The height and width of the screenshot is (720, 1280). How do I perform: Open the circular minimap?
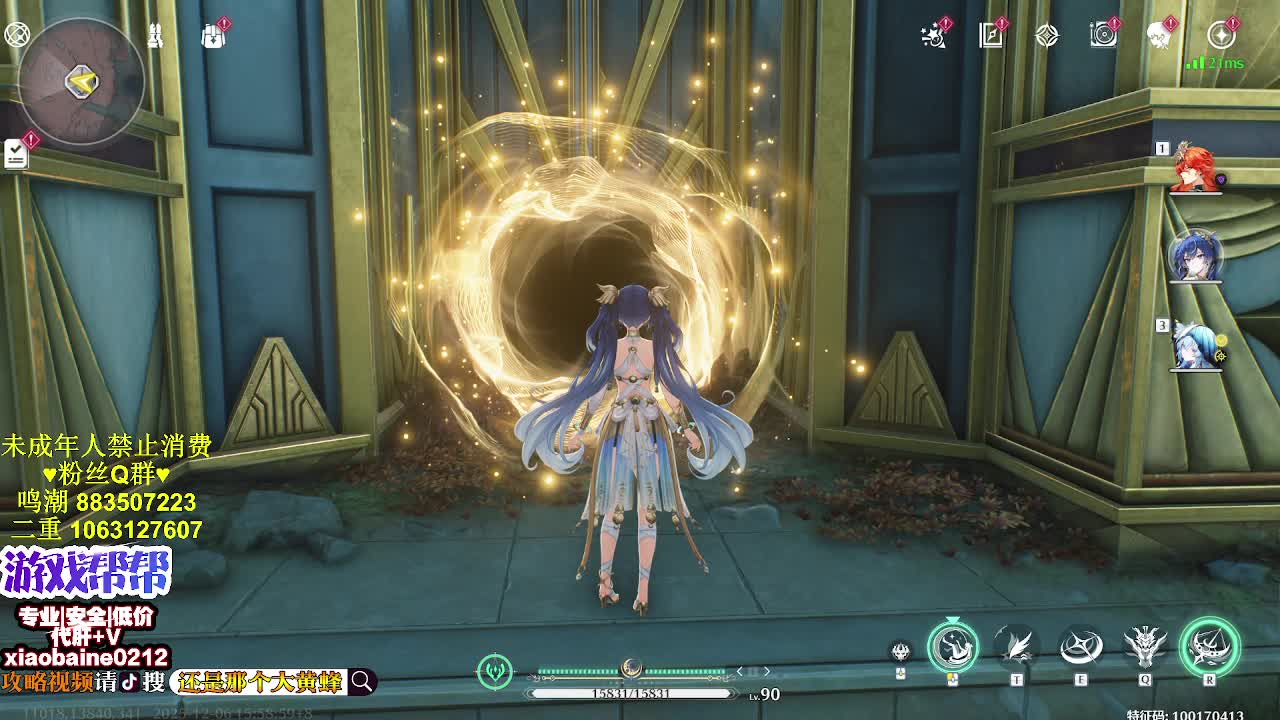click(81, 82)
